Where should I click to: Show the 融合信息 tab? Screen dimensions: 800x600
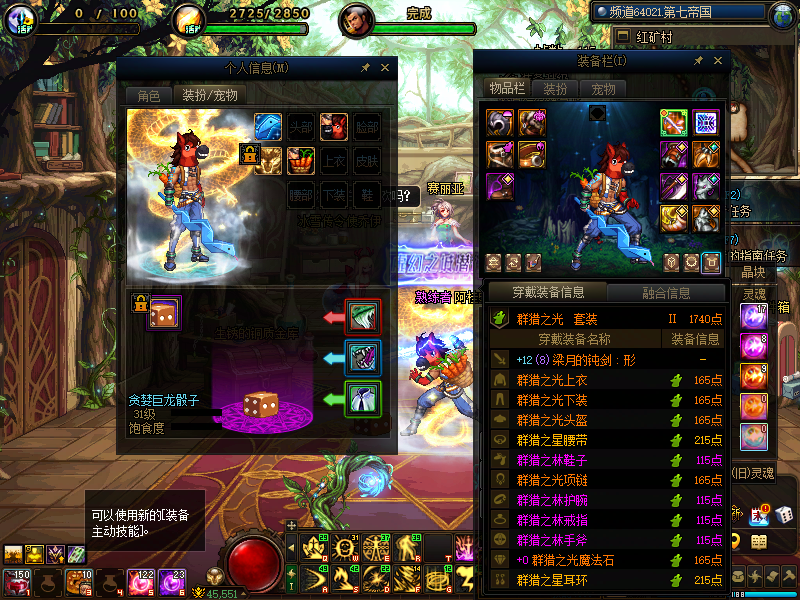(665, 293)
